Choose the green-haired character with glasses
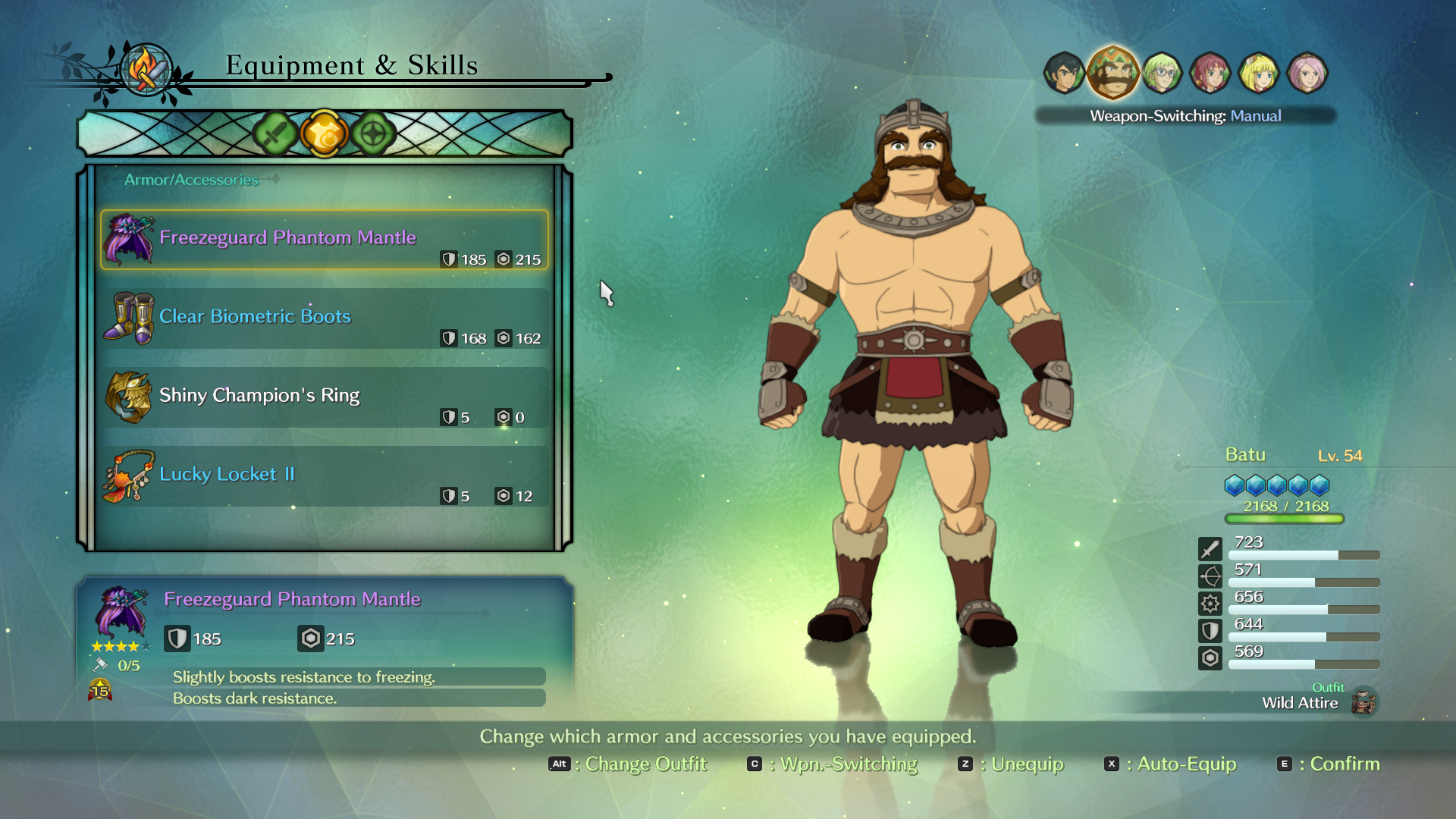Image resolution: width=1456 pixels, height=819 pixels. click(x=1162, y=73)
